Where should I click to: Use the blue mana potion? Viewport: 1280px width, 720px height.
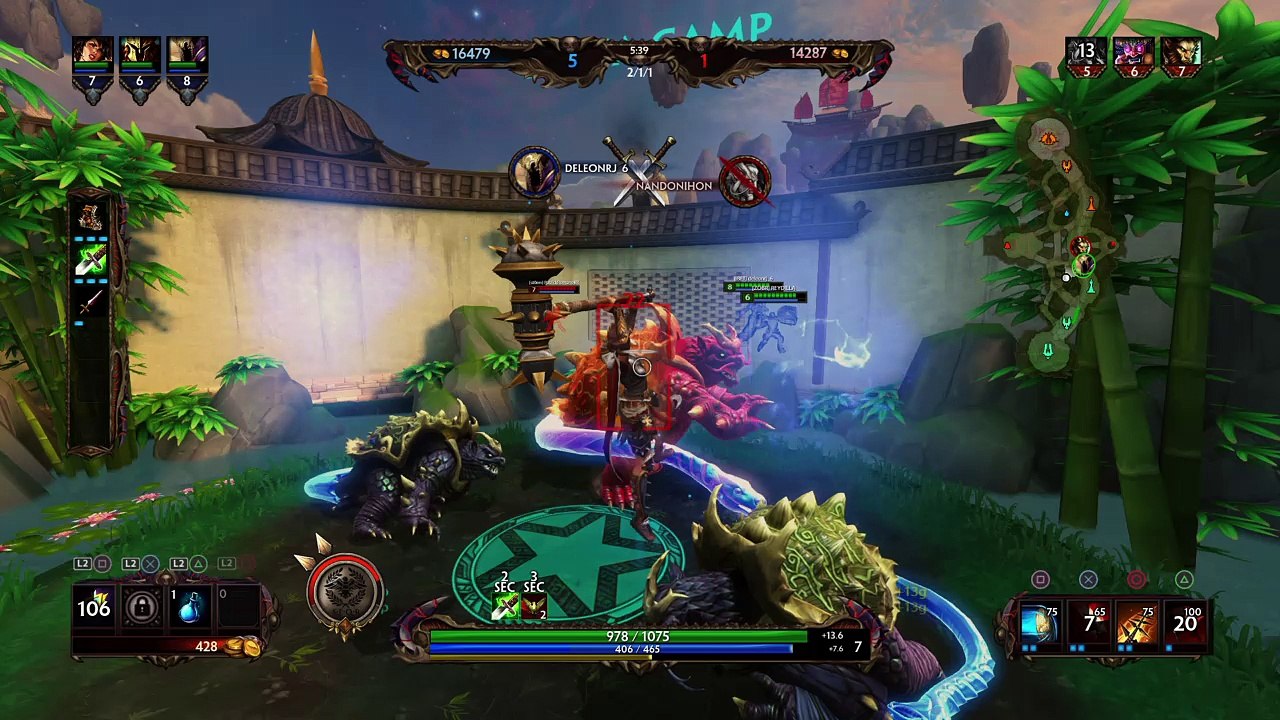pyautogui.click(x=189, y=608)
